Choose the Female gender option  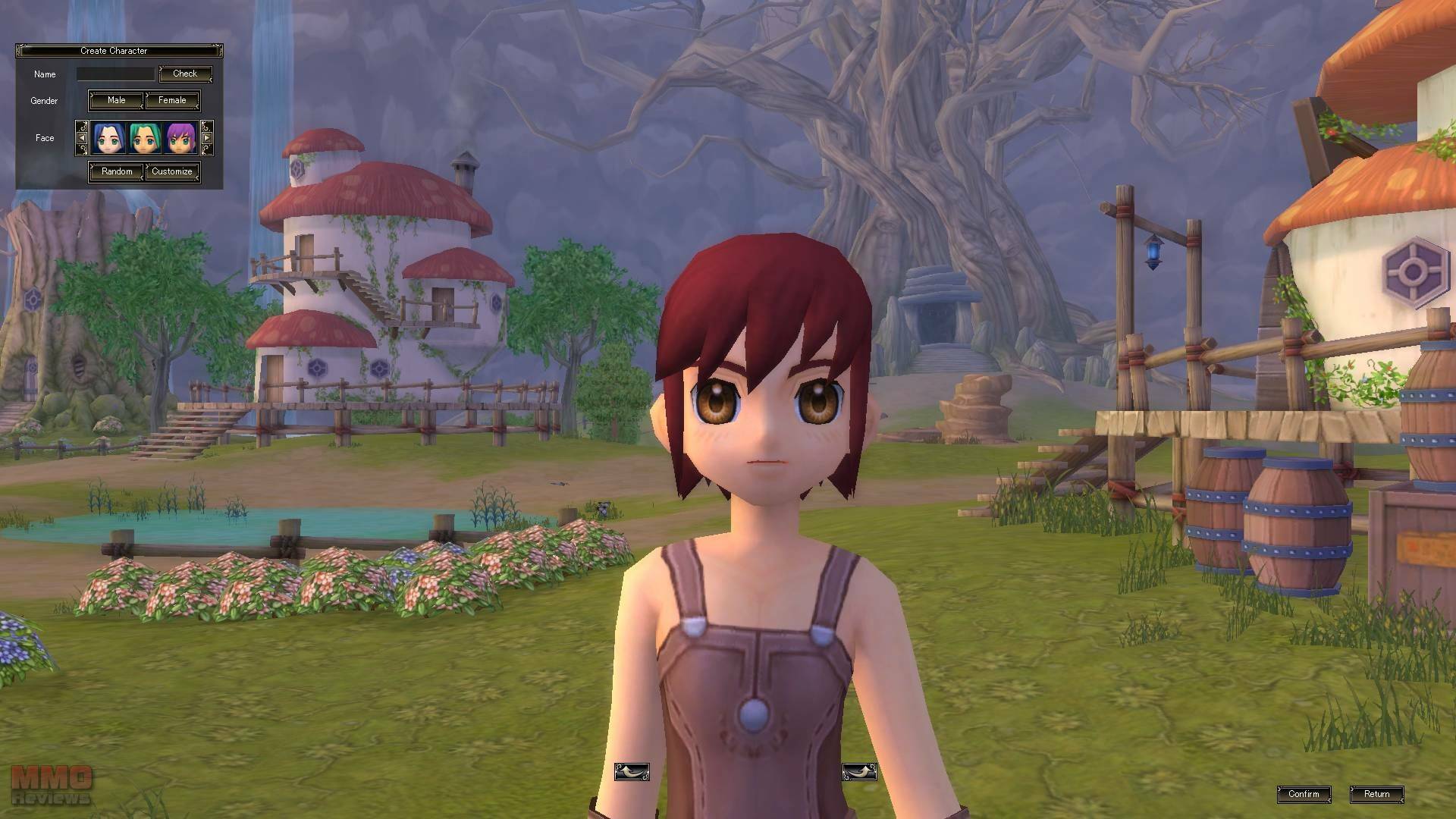(172, 100)
